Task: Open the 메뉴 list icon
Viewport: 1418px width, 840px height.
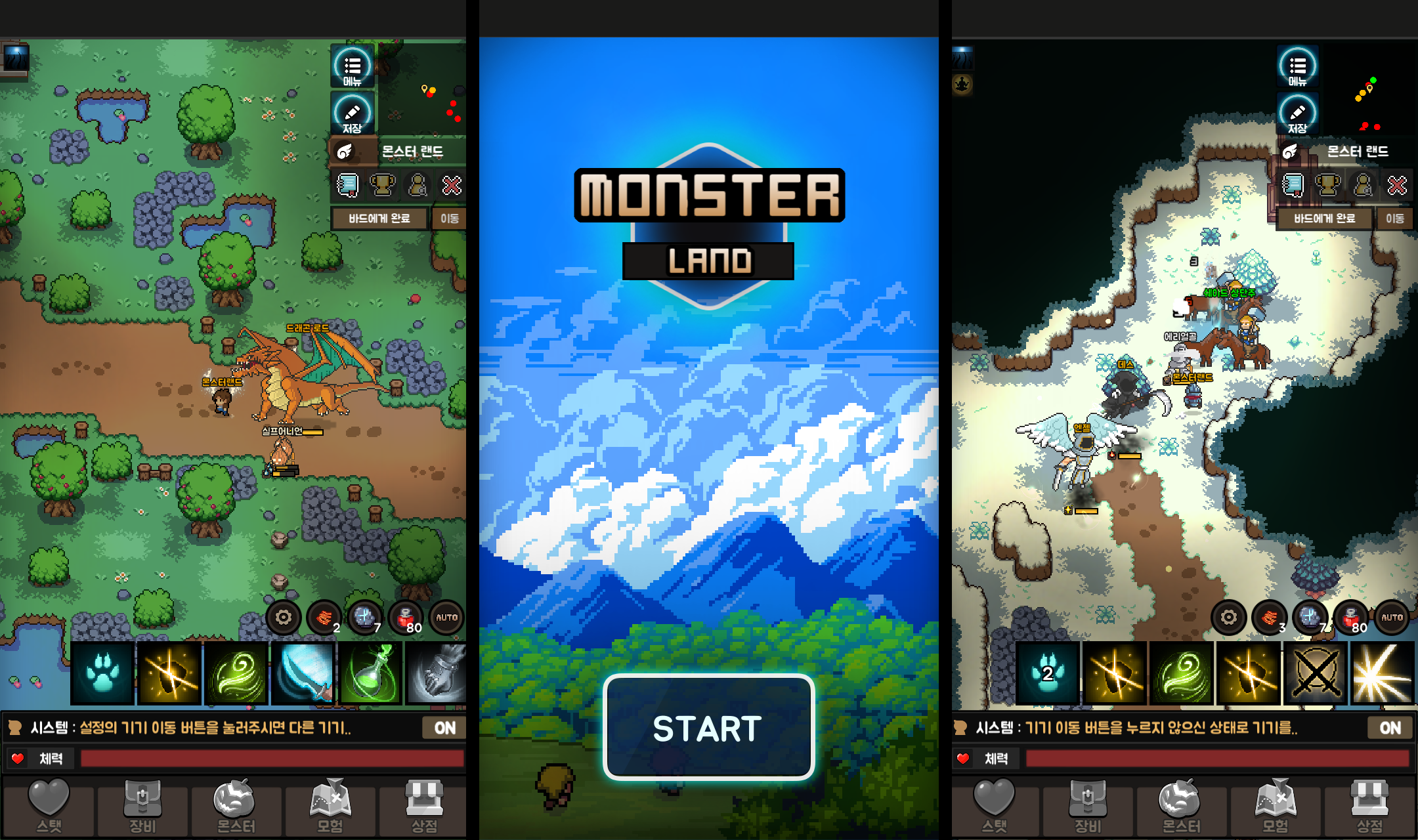Action: click(x=353, y=66)
